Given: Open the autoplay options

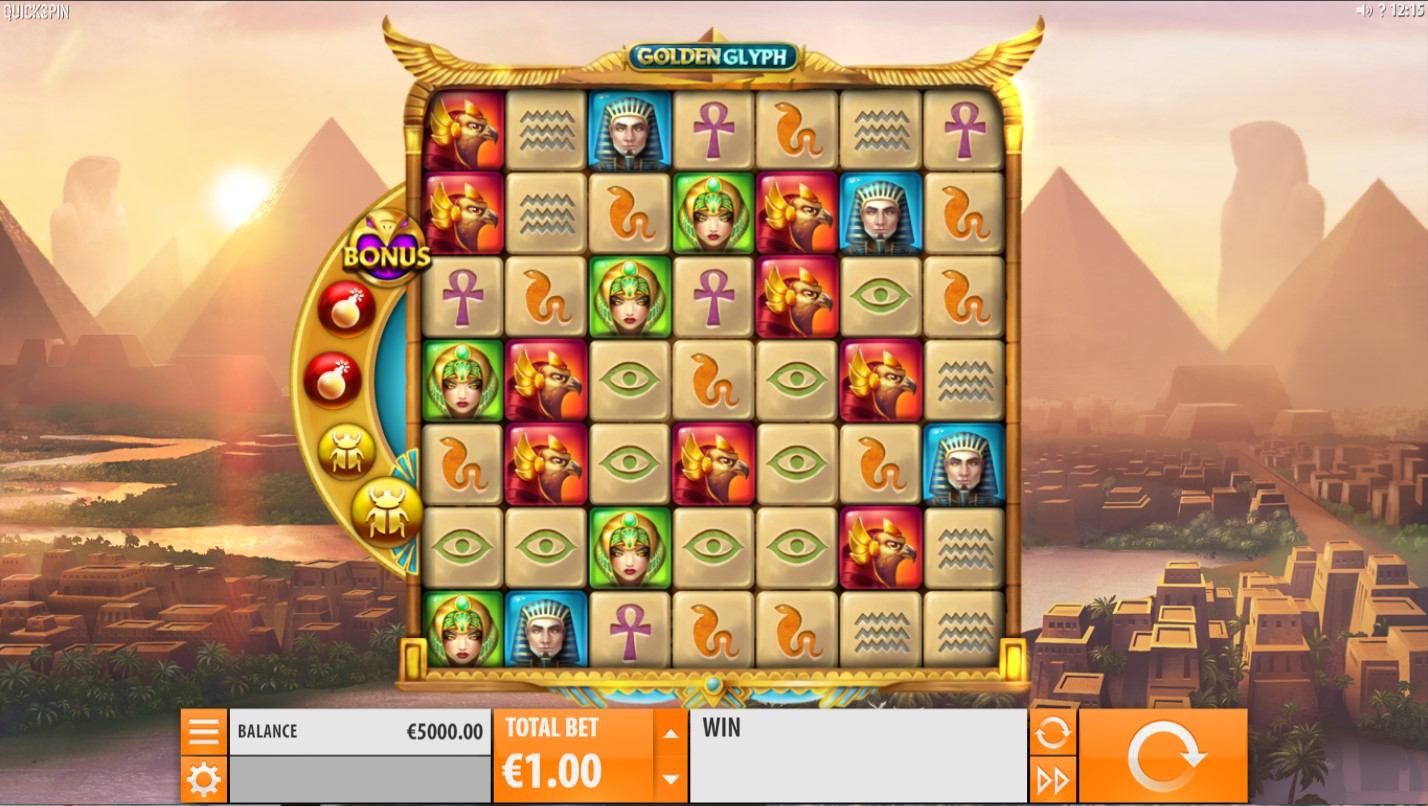Looking at the screenshot, I should point(1052,733).
